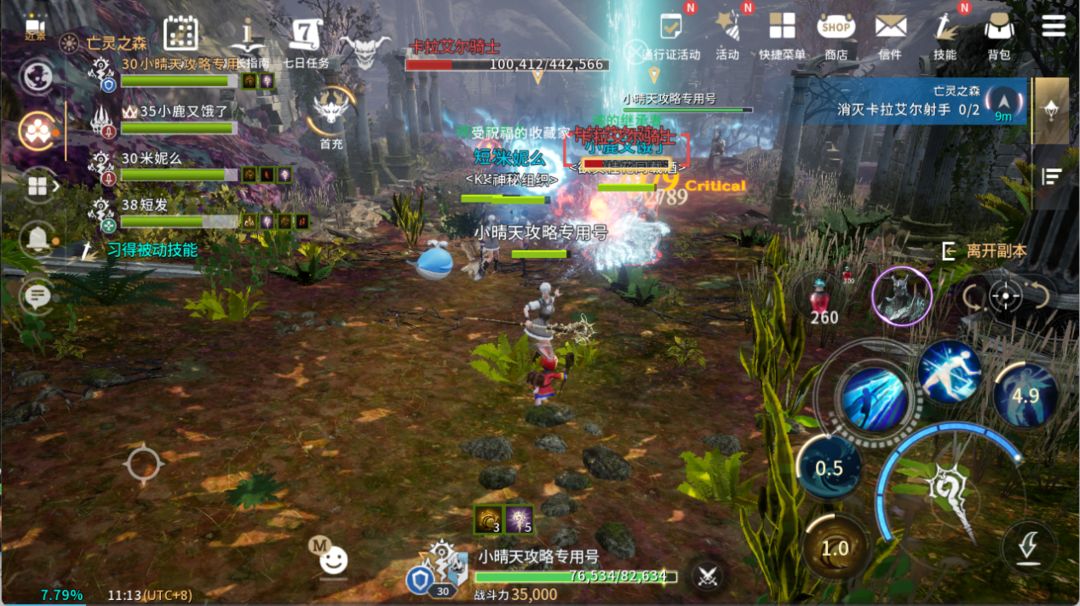Open the 背包 backpack
1080x606 pixels.
[x=998, y=34]
